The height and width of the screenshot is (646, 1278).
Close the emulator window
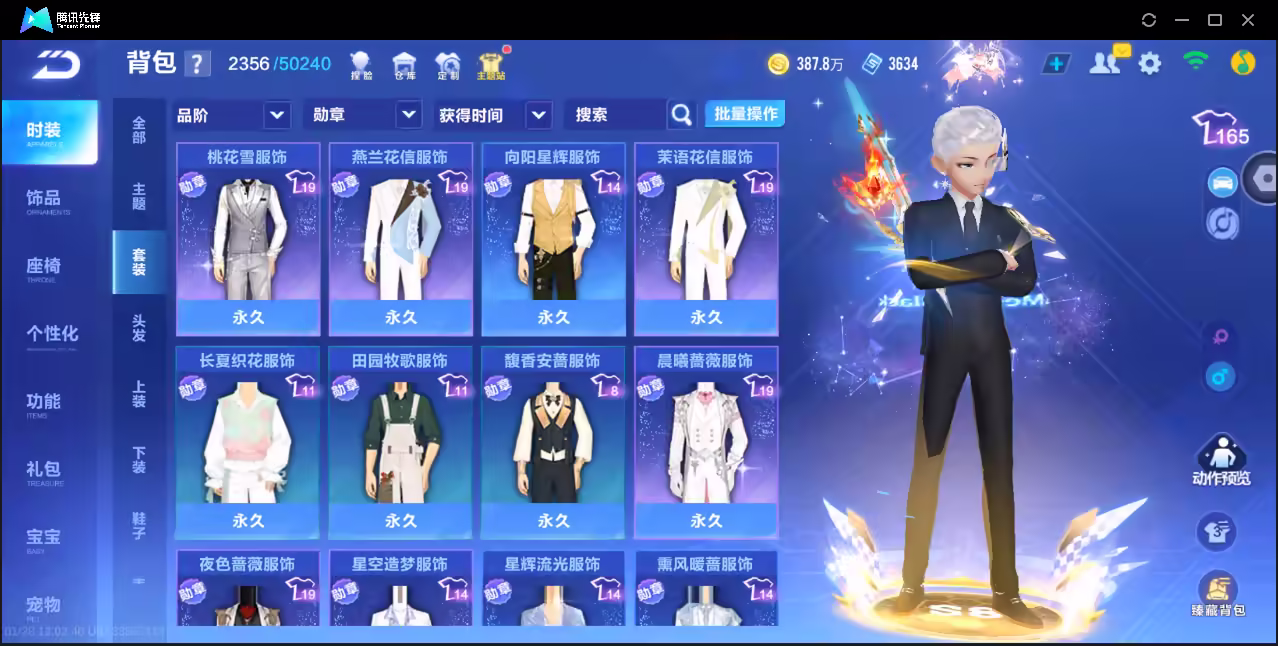[1248, 20]
